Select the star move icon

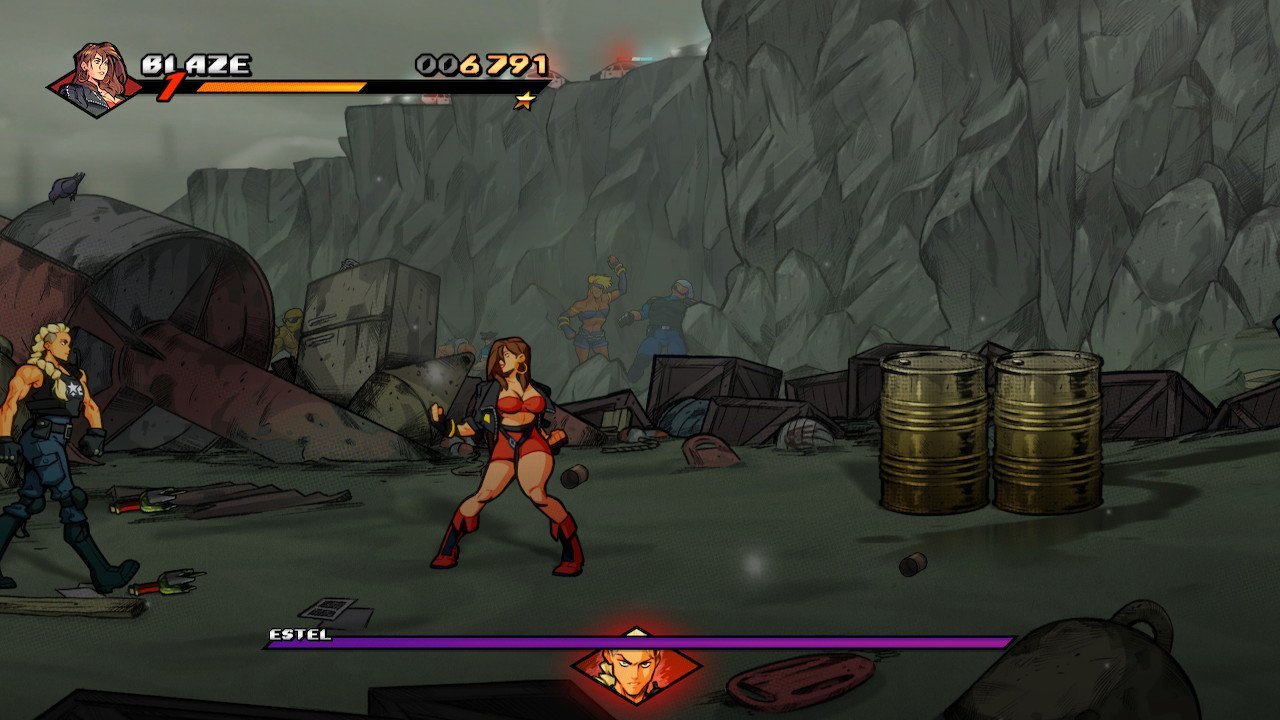pos(523,100)
